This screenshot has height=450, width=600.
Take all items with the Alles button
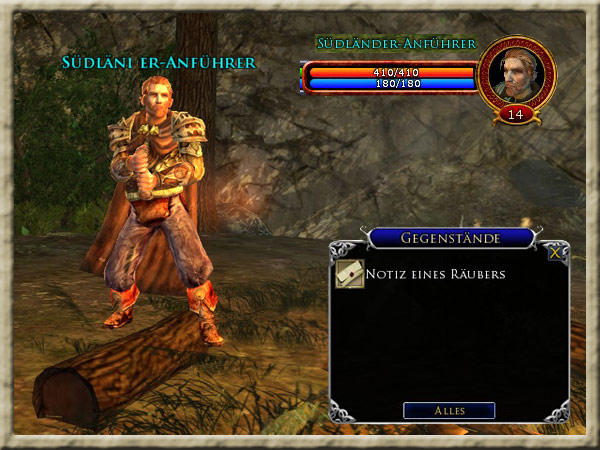click(449, 411)
